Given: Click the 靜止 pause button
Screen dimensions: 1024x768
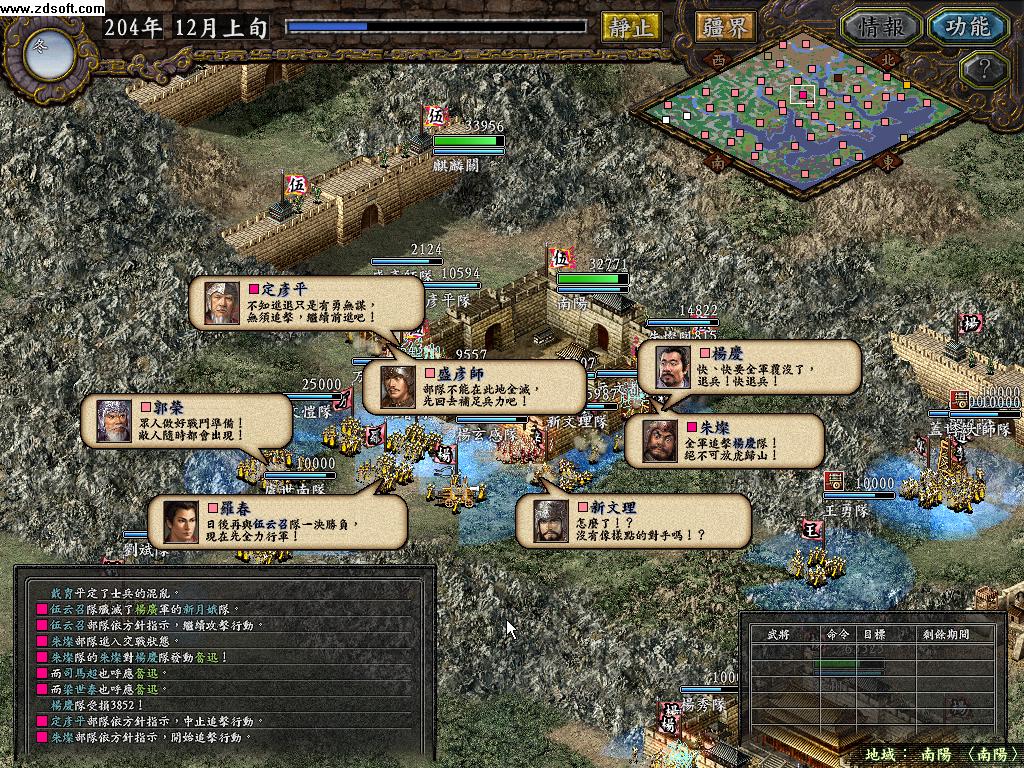Looking at the screenshot, I should tap(631, 27).
